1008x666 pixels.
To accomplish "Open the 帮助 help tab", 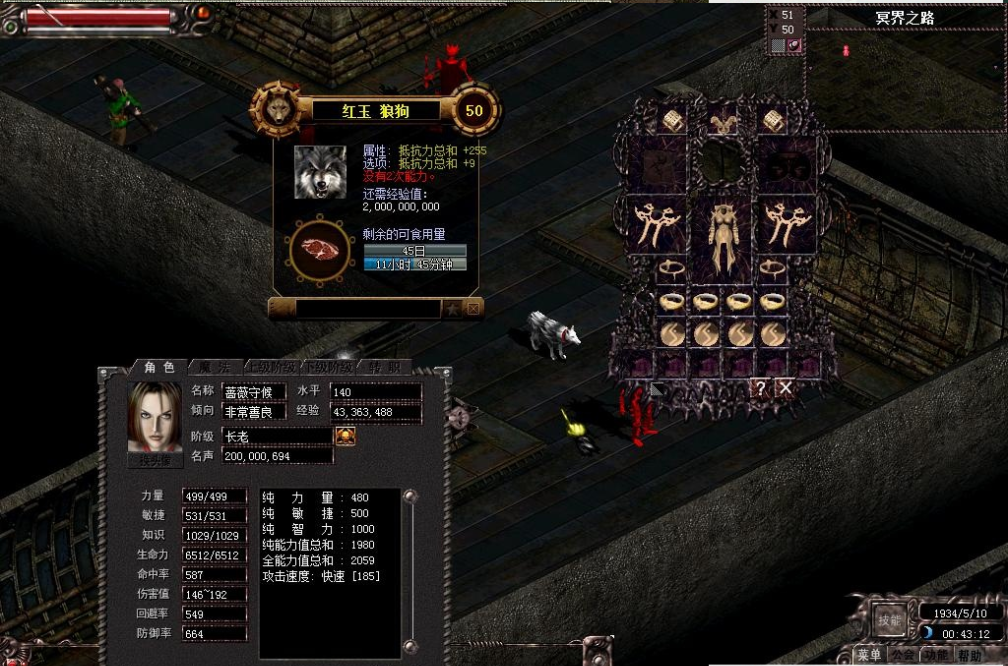I will coord(968,656).
